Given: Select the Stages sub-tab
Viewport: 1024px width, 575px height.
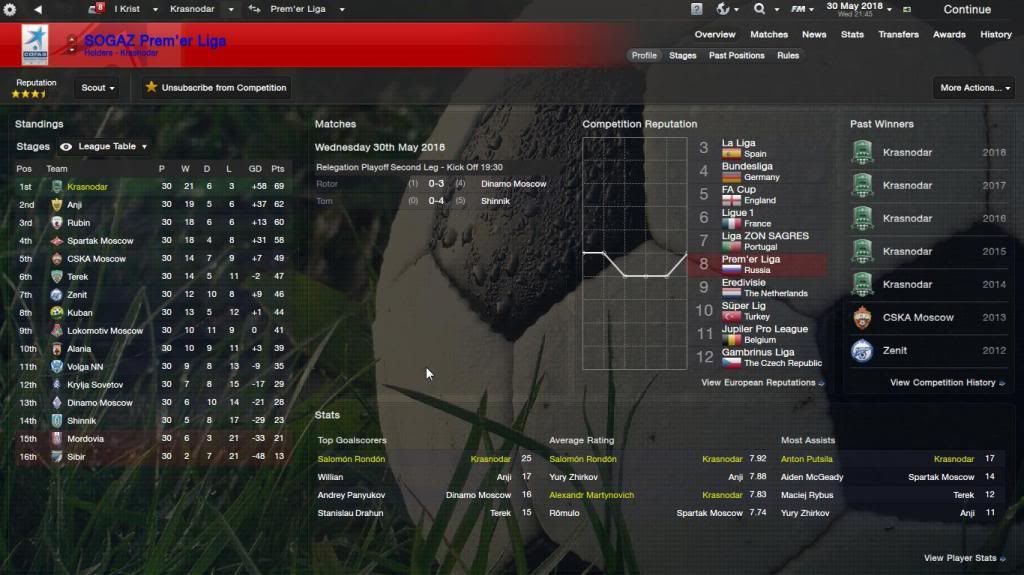Looking at the screenshot, I should coord(683,56).
